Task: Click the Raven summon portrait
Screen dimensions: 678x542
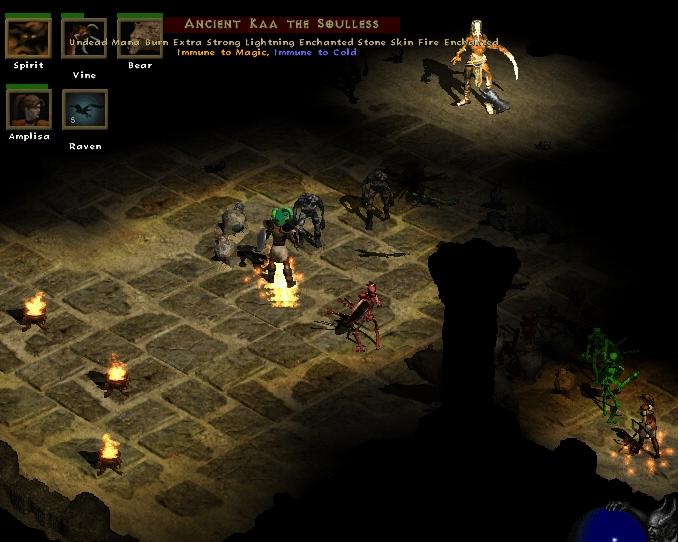Action: pos(84,109)
